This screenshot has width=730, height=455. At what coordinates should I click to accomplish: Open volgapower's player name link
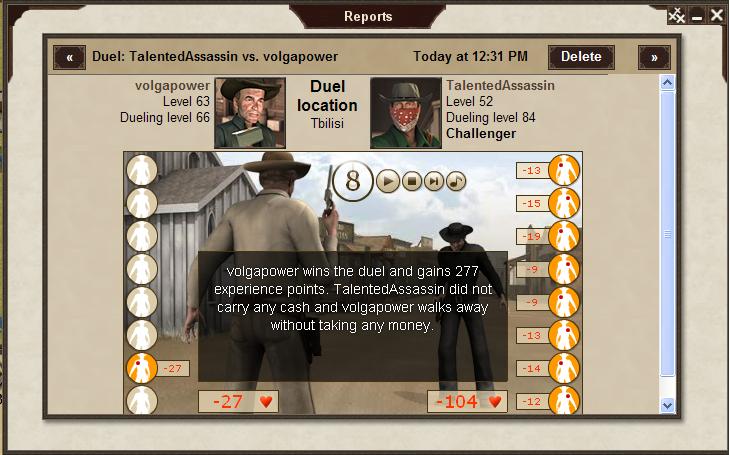click(x=172, y=86)
